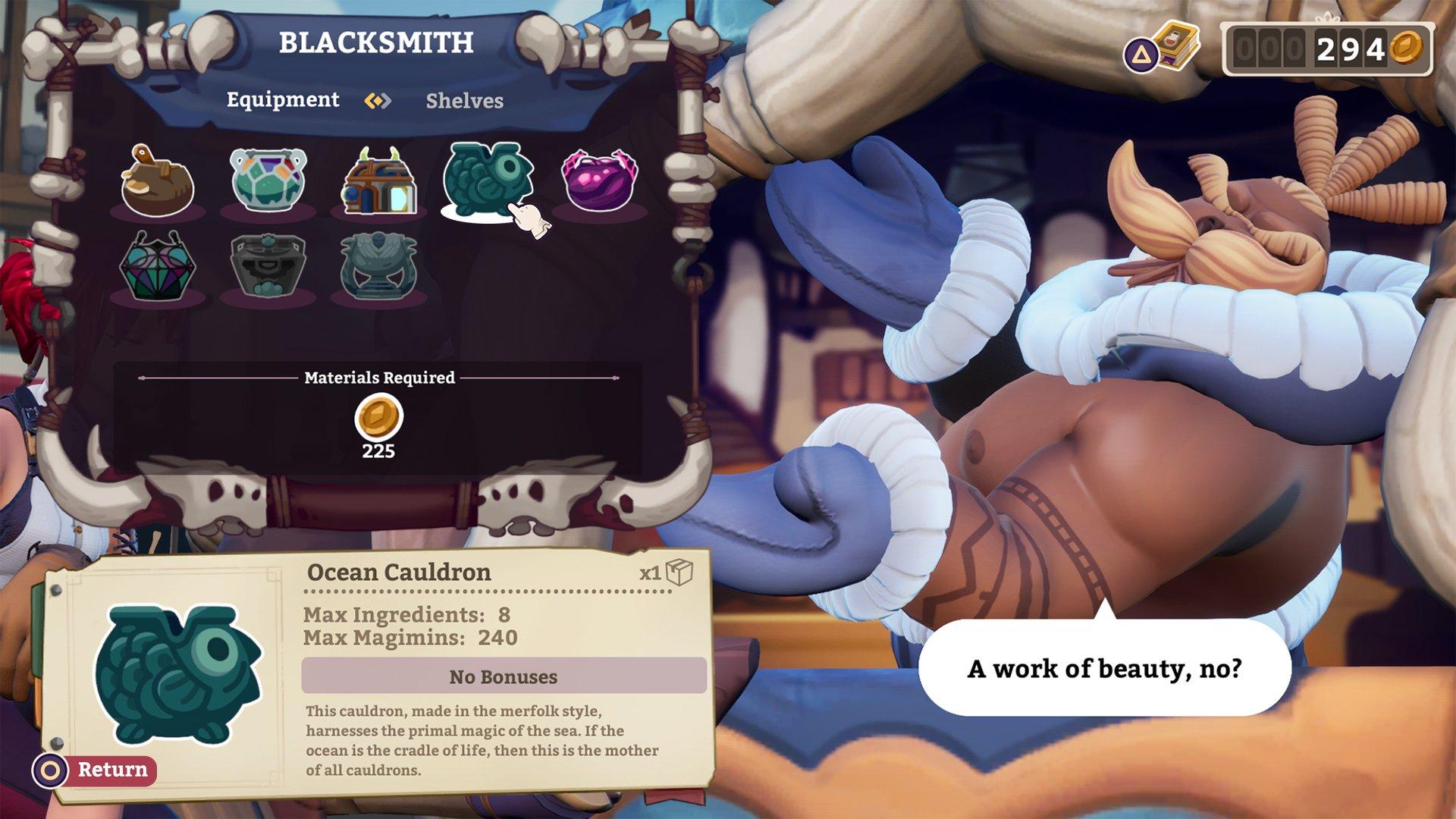Click the orange swap arrows between Equipment and Shelves

[378, 99]
